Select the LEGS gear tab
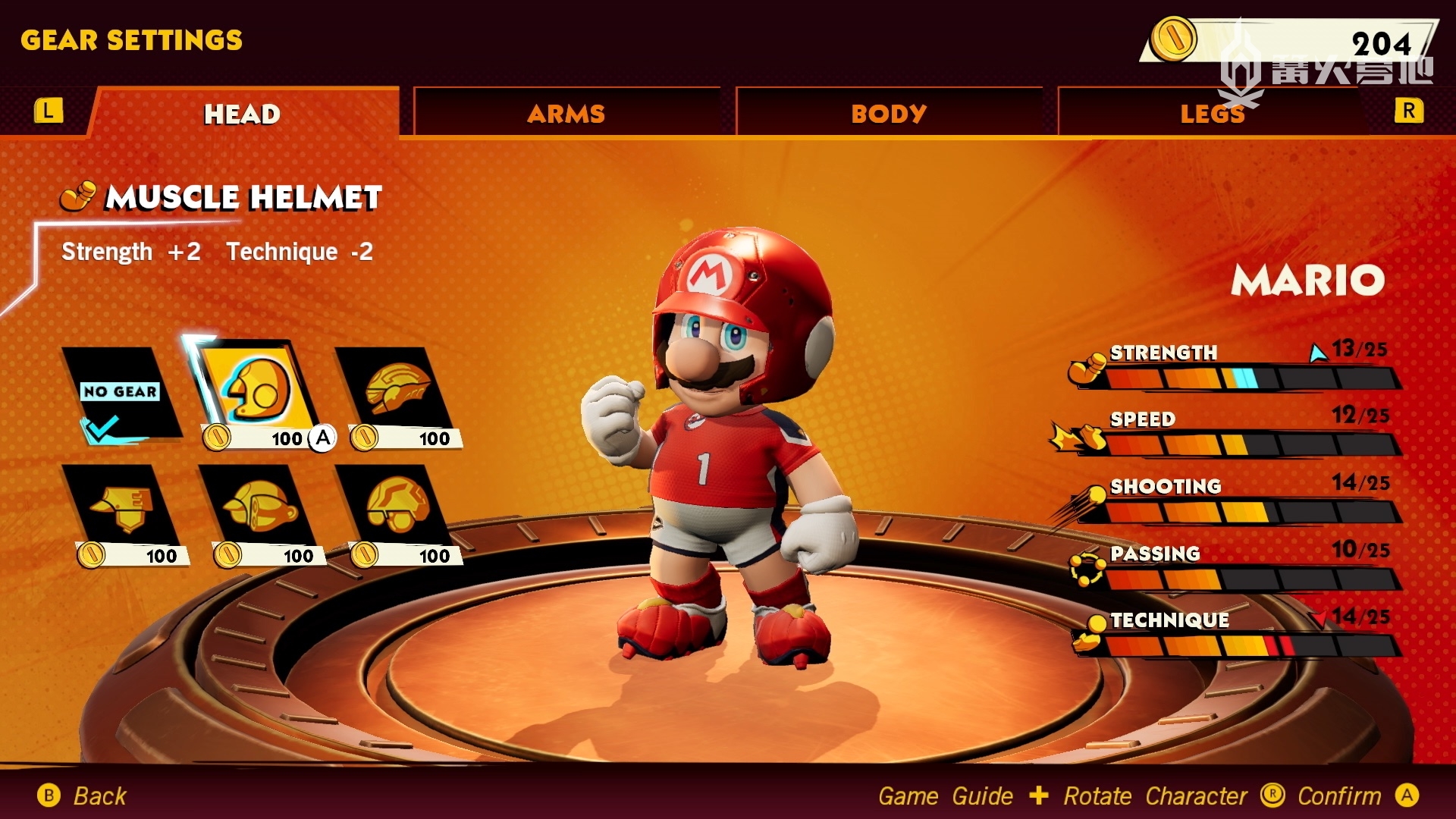 1212,114
